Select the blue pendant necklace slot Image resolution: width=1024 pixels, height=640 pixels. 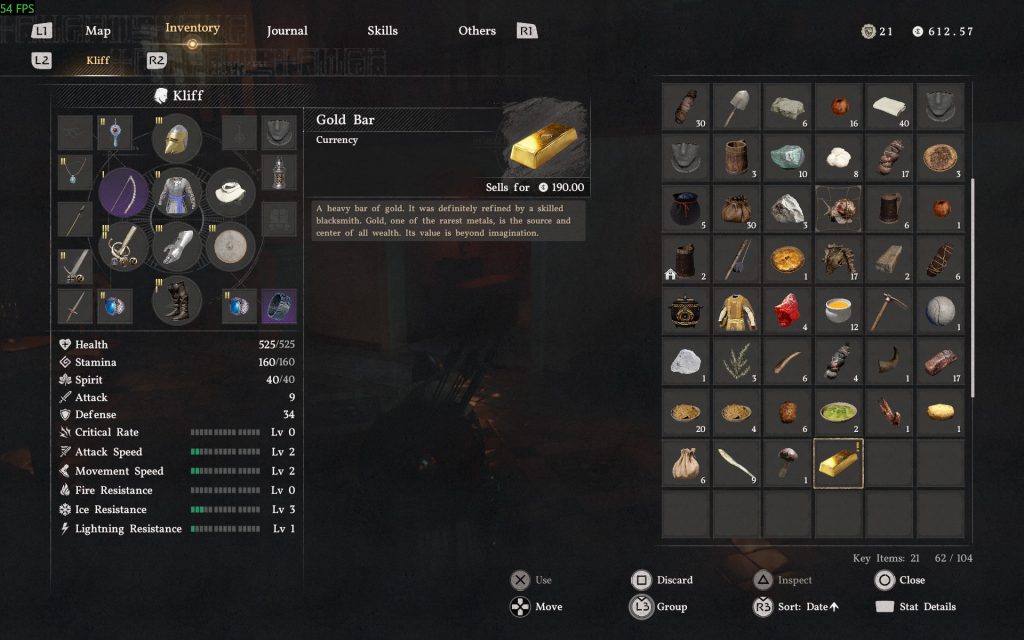(74, 172)
